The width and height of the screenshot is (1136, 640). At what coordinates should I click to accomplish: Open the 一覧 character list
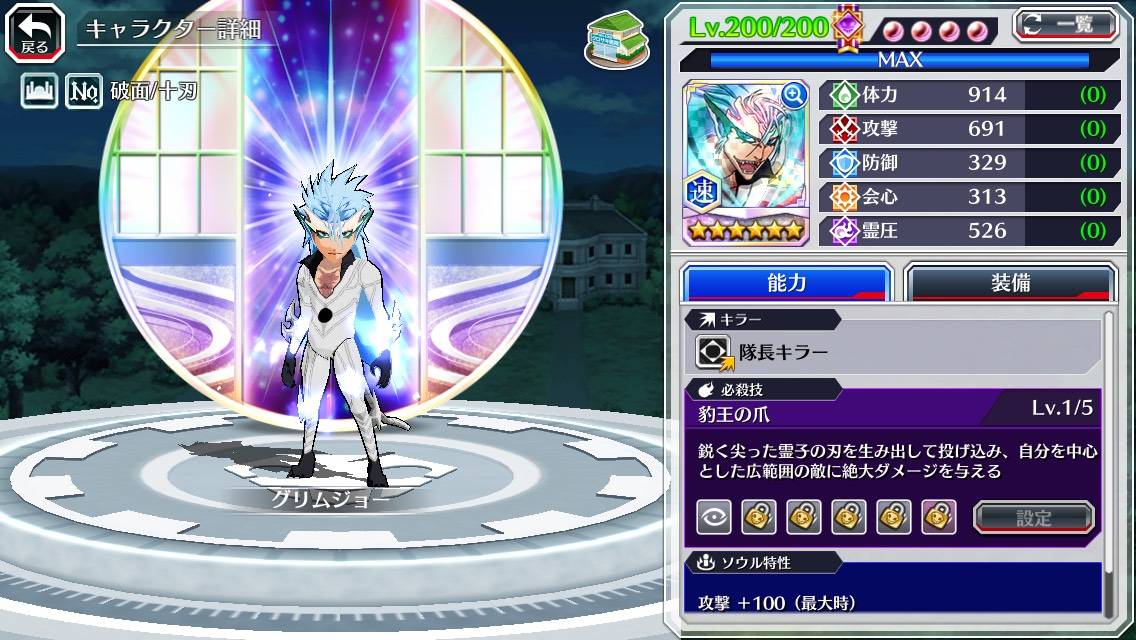(1065, 24)
